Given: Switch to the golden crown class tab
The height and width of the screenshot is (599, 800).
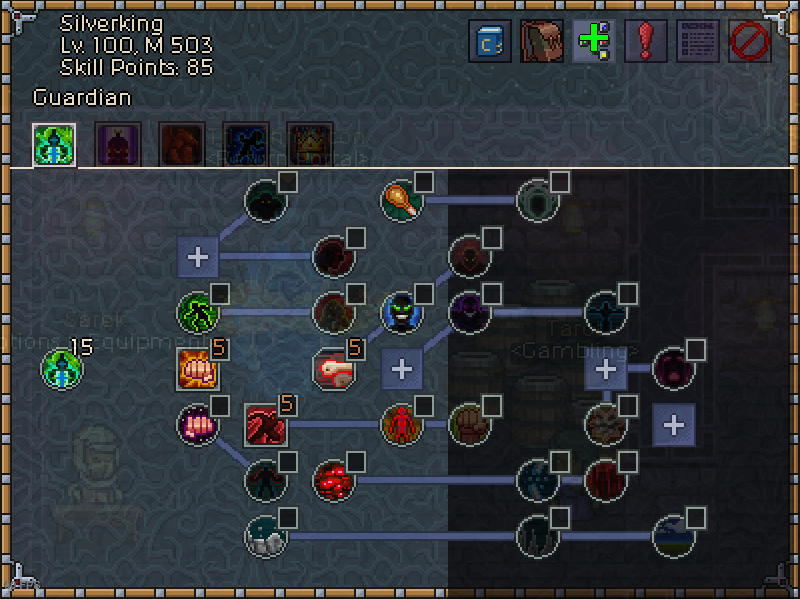Looking at the screenshot, I should coord(310,145).
